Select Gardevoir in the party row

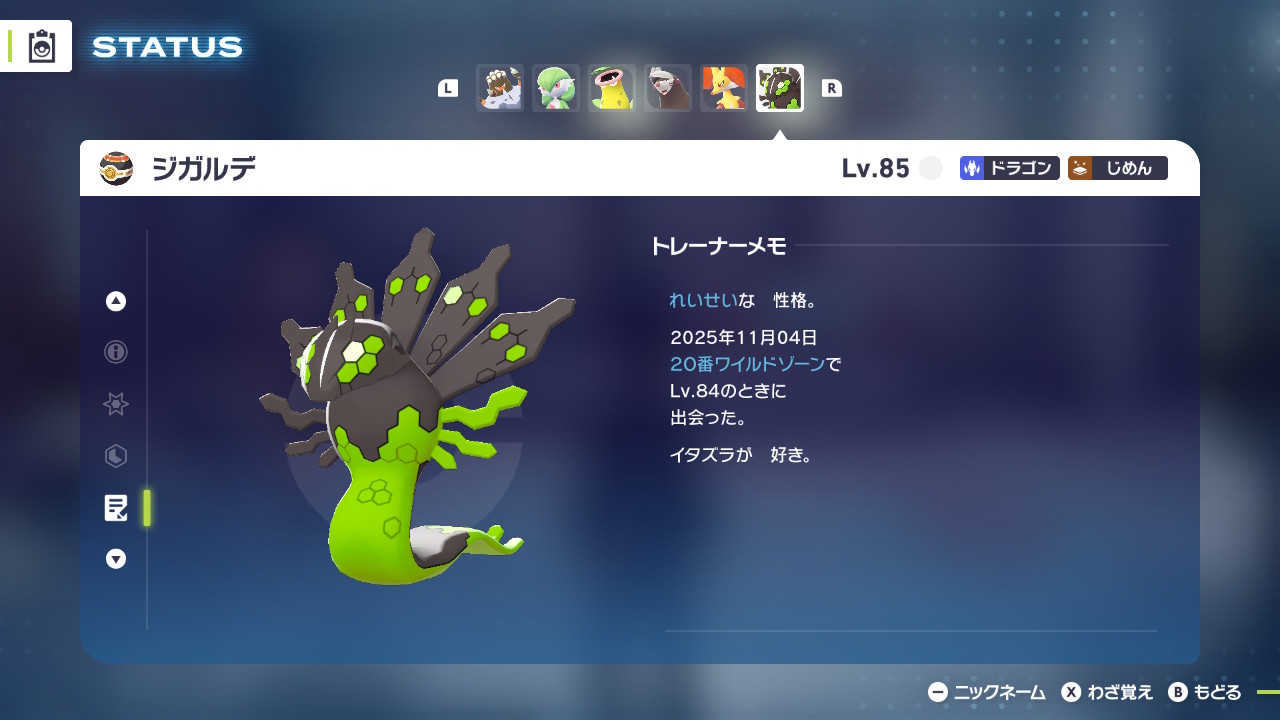click(x=555, y=88)
